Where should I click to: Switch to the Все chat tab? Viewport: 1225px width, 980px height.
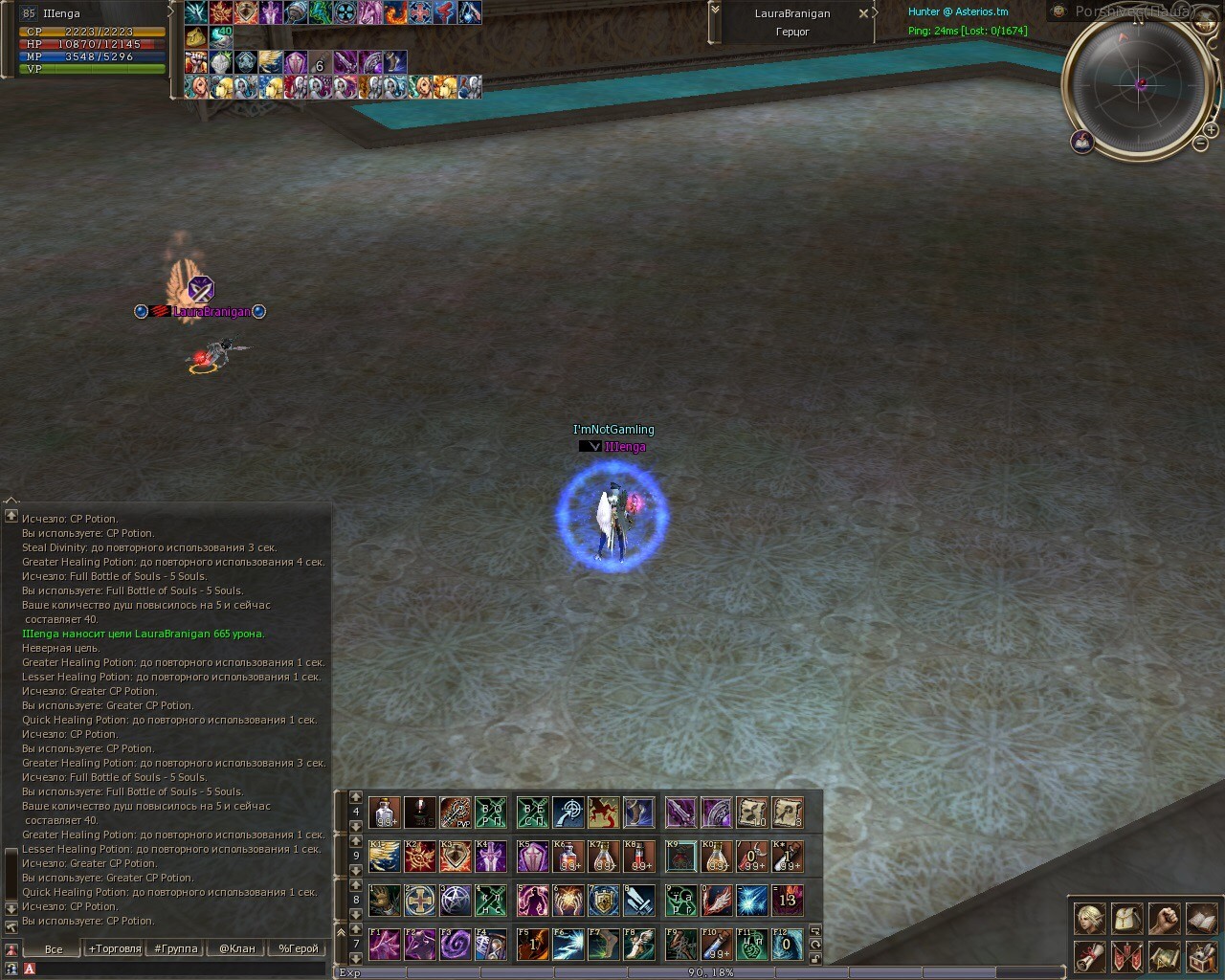(54, 948)
